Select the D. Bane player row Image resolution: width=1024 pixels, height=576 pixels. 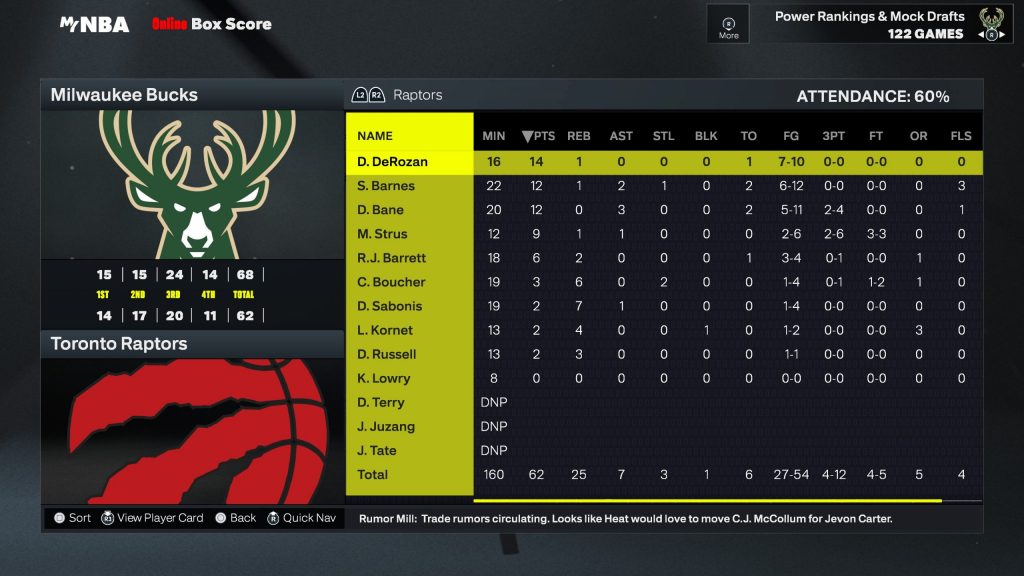click(380, 210)
